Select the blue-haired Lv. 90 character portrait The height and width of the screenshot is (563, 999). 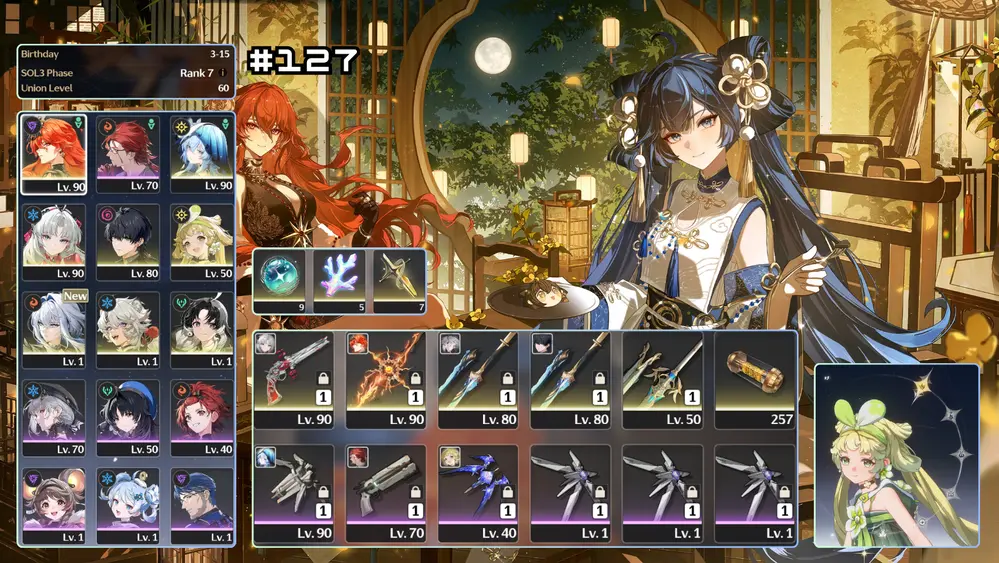[x=201, y=153]
